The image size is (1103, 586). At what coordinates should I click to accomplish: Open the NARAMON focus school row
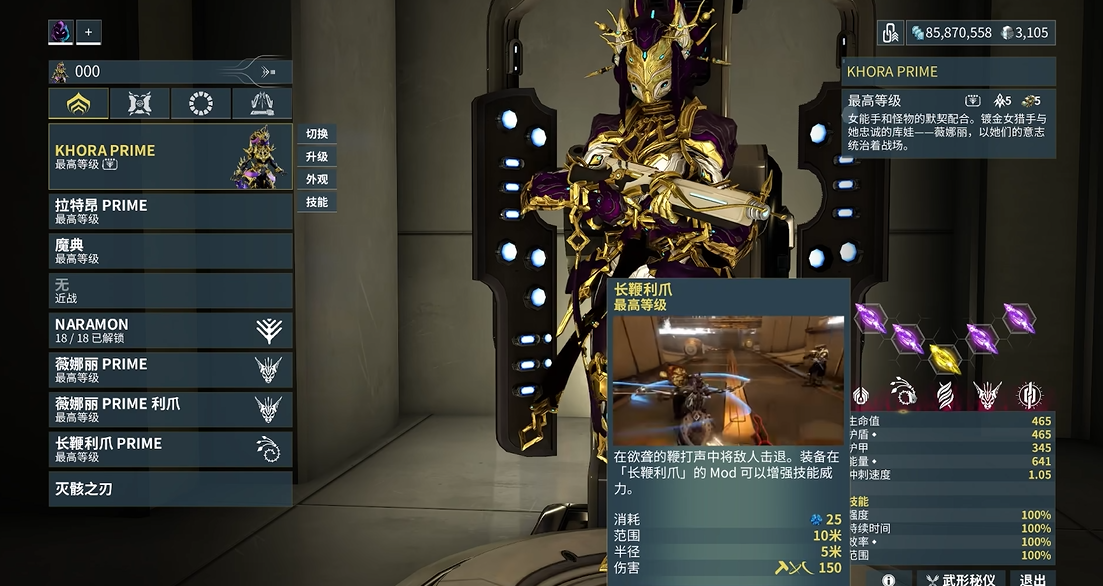(170, 331)
